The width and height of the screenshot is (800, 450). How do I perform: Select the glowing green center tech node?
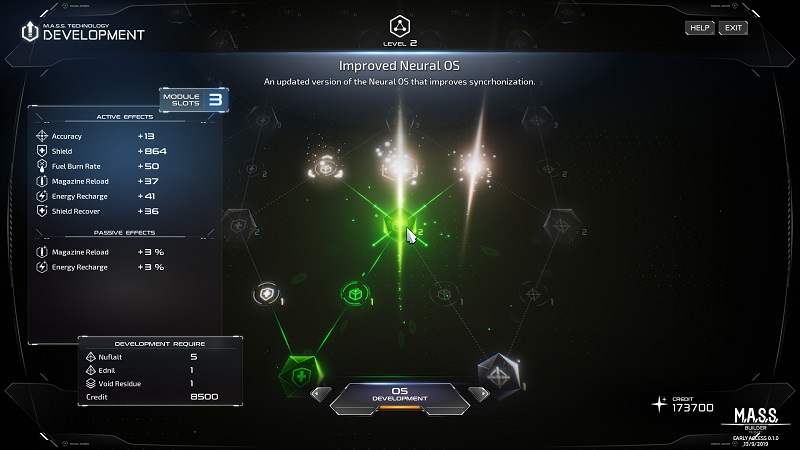[400, 228]
